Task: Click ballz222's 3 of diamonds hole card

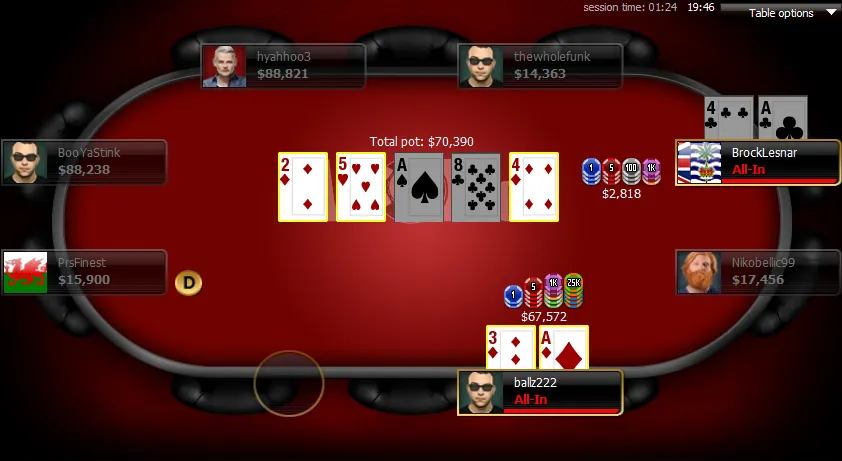Action: click(510, 347)
